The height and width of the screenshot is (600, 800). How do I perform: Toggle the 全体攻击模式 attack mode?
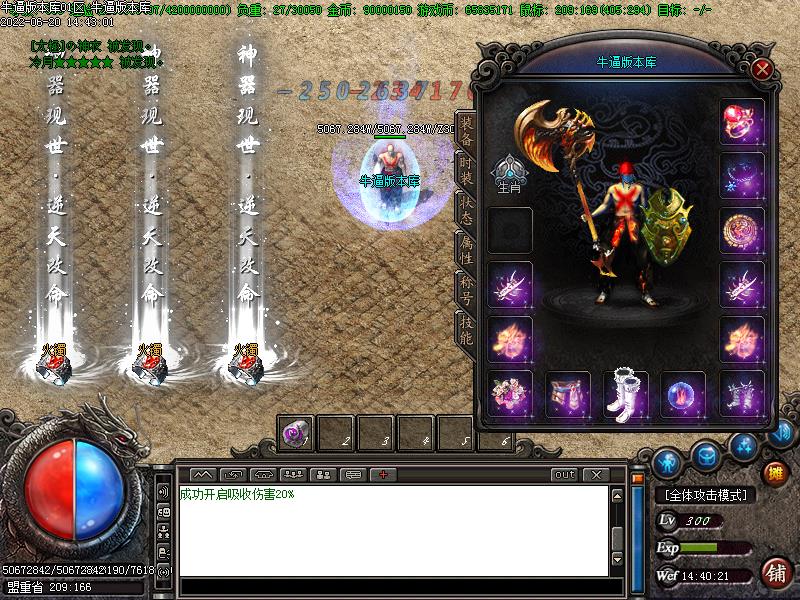pos(706,495)
